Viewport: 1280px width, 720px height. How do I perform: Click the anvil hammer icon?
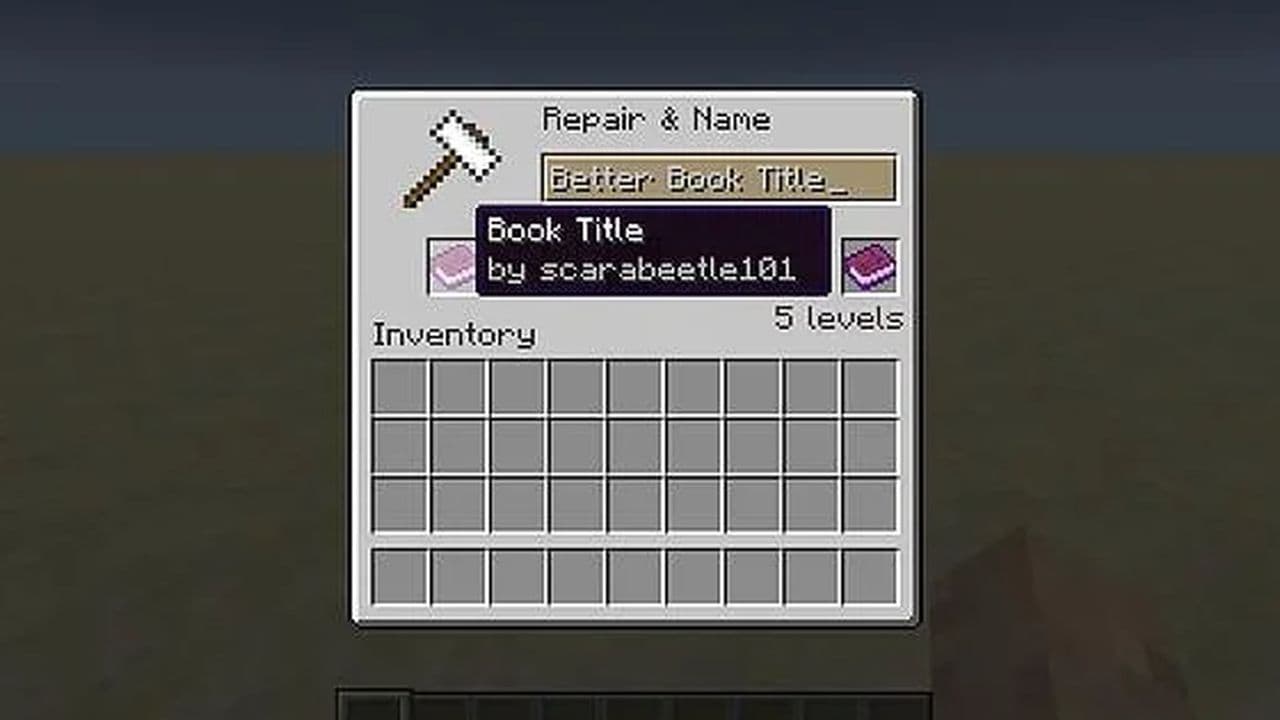click(x=450, y=155)
